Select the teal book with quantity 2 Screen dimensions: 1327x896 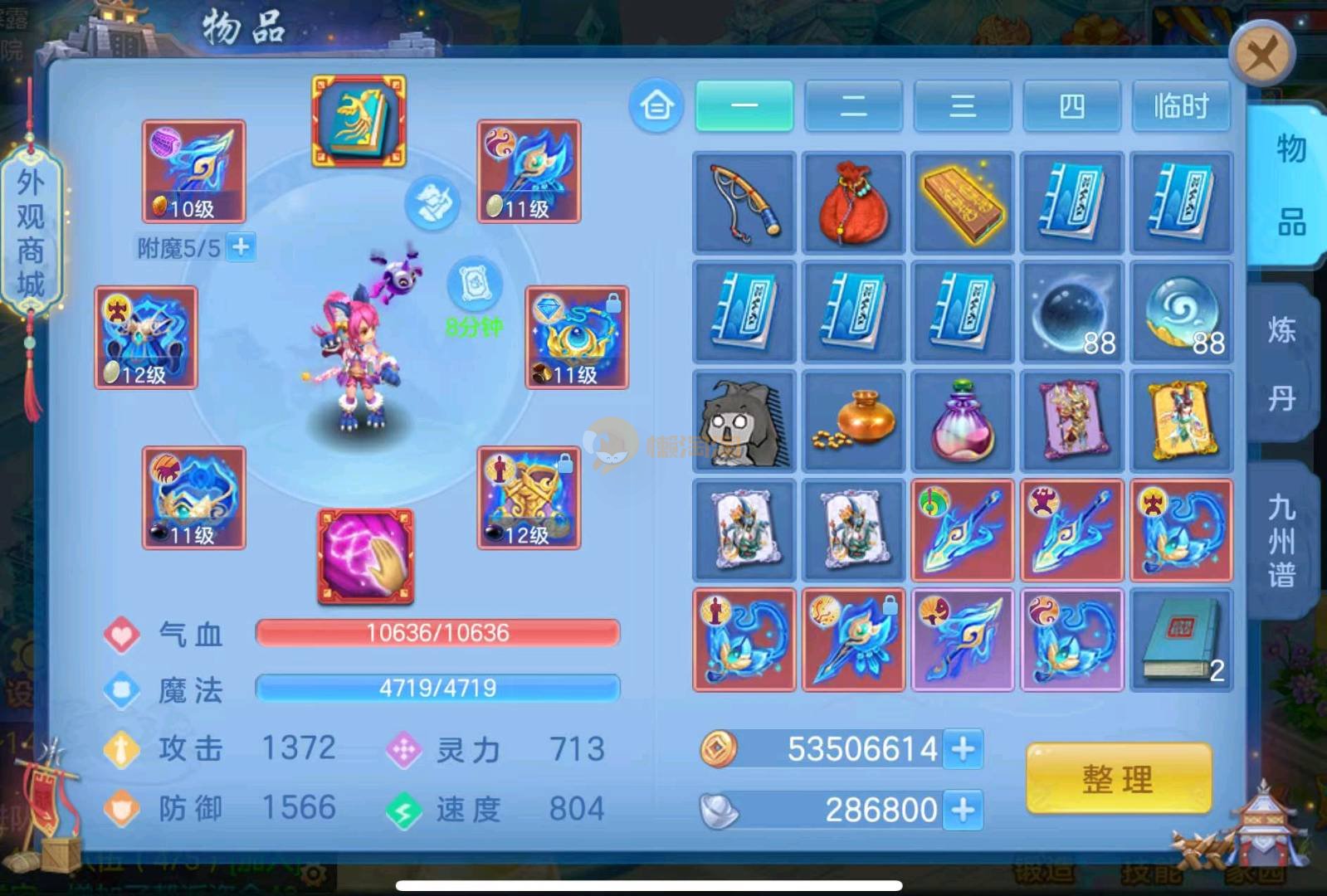1180,640
